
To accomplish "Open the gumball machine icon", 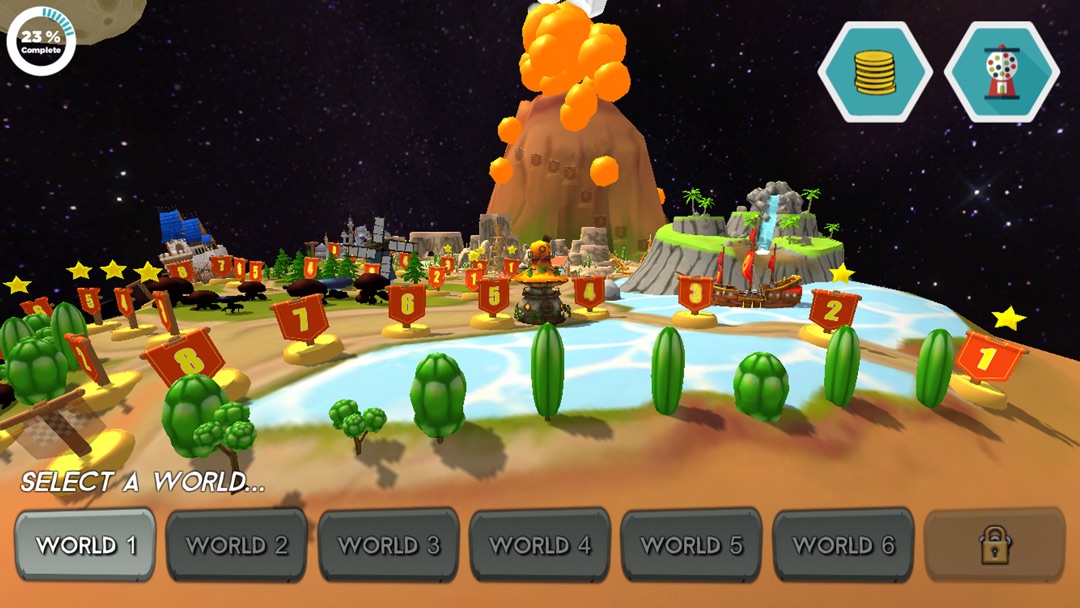I will [1002, 72].
